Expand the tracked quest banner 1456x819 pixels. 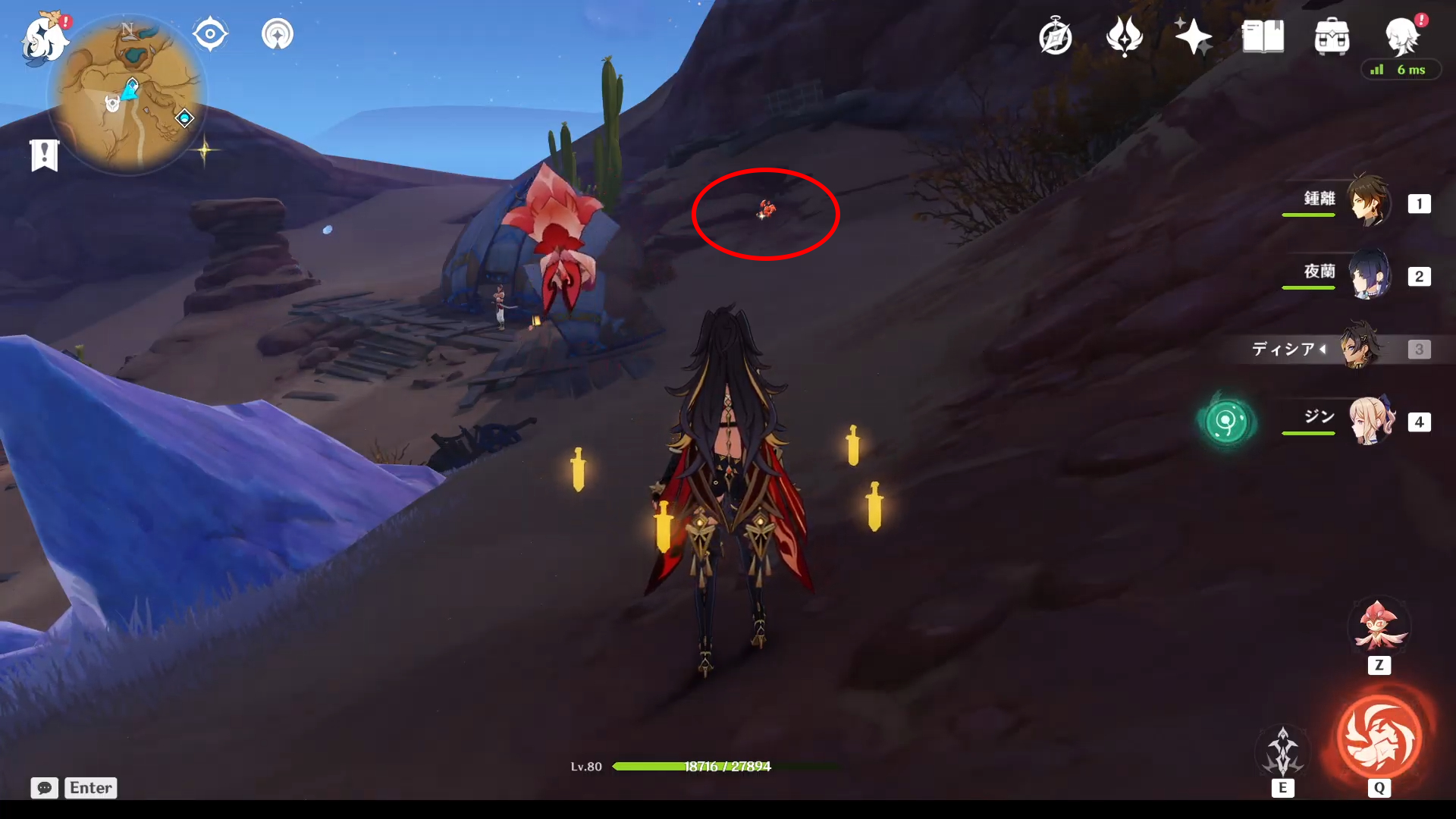pos(44,154)
